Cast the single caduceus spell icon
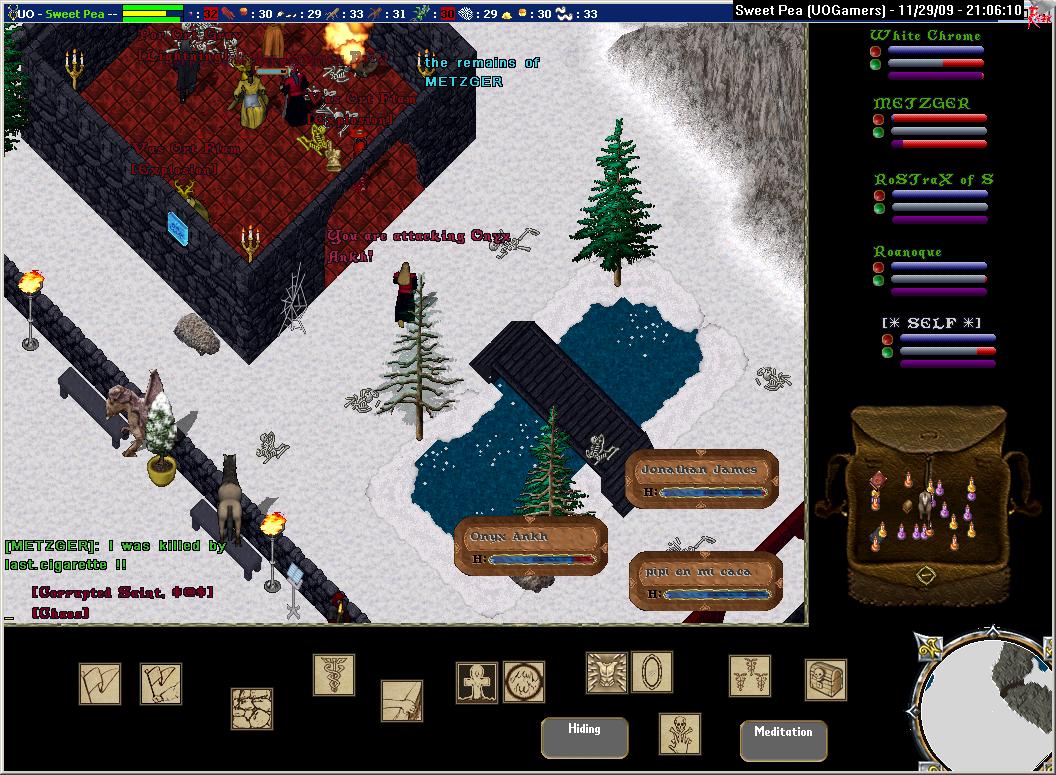This screenshot has width=1056, height=775. click(334, 675)
